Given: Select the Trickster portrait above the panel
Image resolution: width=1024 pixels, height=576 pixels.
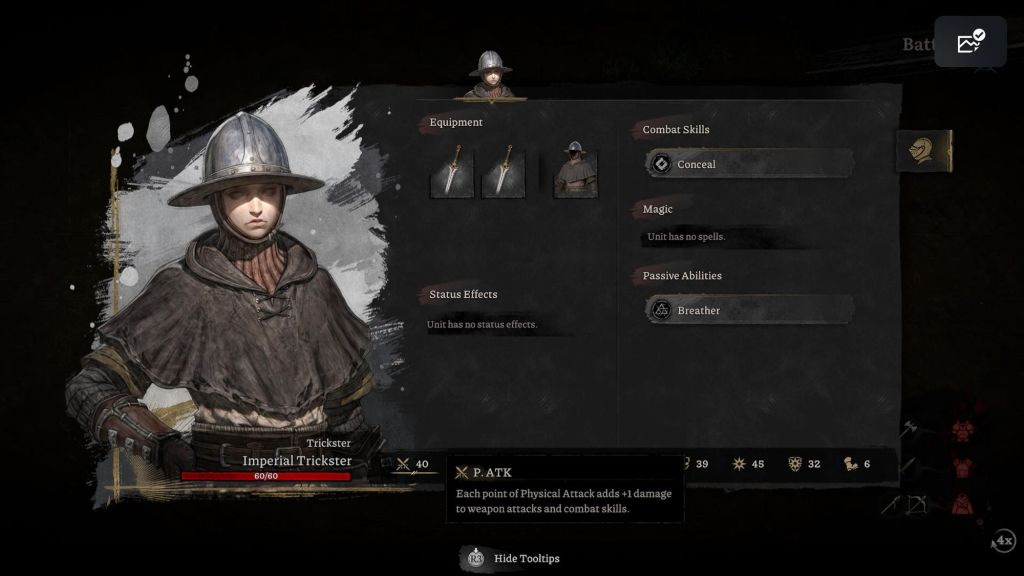Looking at the screenshot, I should [490, 75].
